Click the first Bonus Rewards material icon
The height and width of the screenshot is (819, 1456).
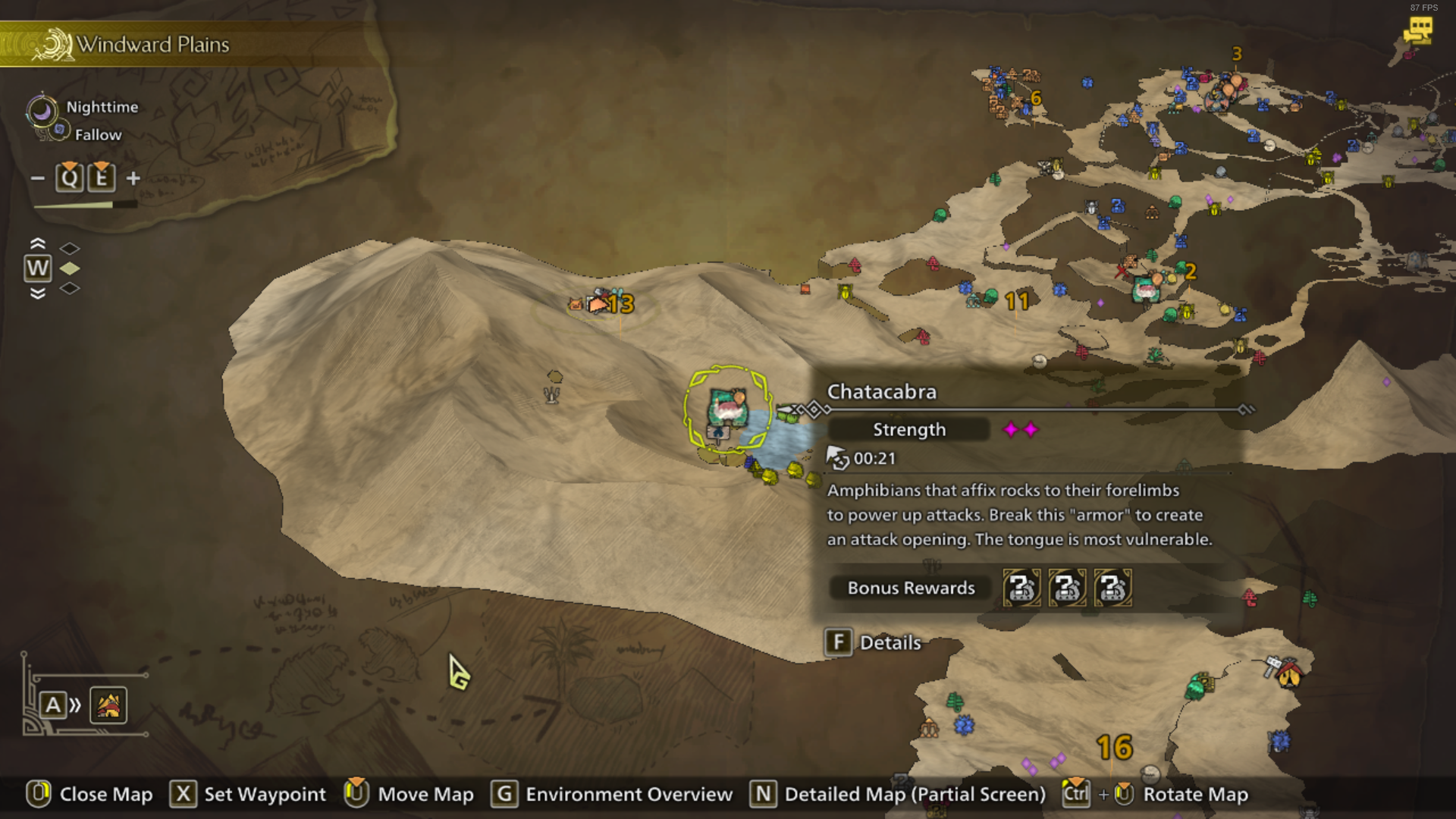[x=1022, y=588]
